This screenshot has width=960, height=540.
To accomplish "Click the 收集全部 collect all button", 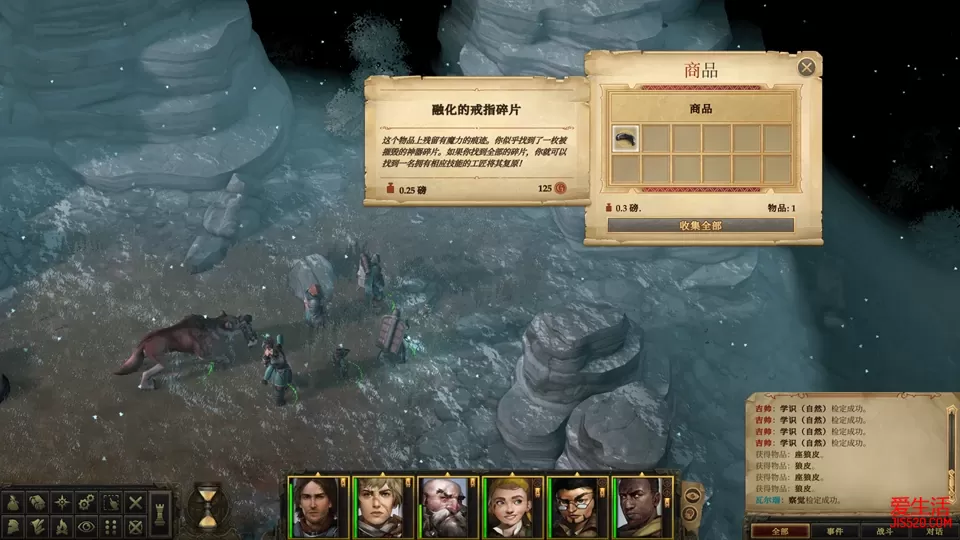I will coord(700,225).
